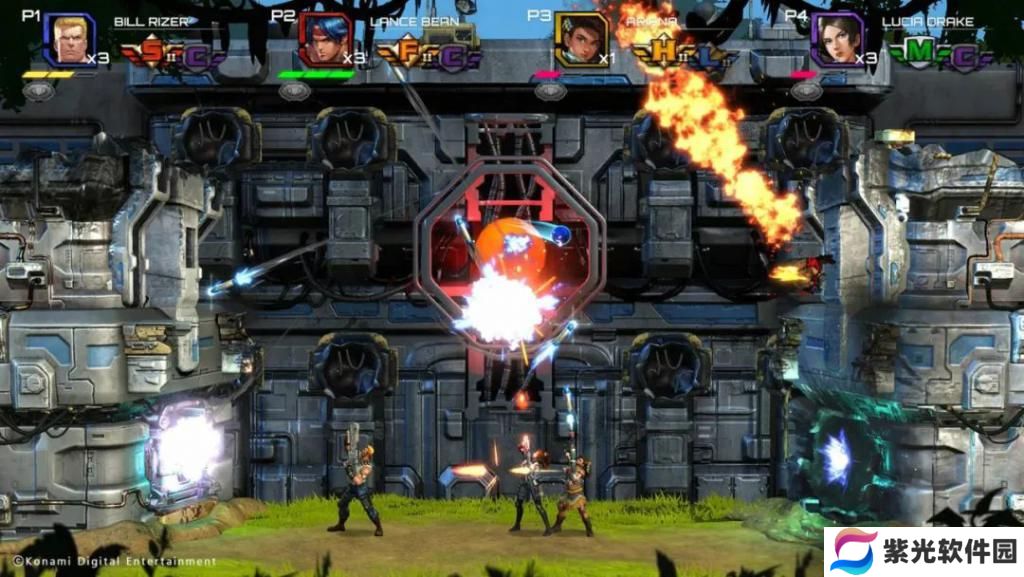Click the grey badge under Lance Bean's portrait
1024x577 pixels.
tap(295, 91)
